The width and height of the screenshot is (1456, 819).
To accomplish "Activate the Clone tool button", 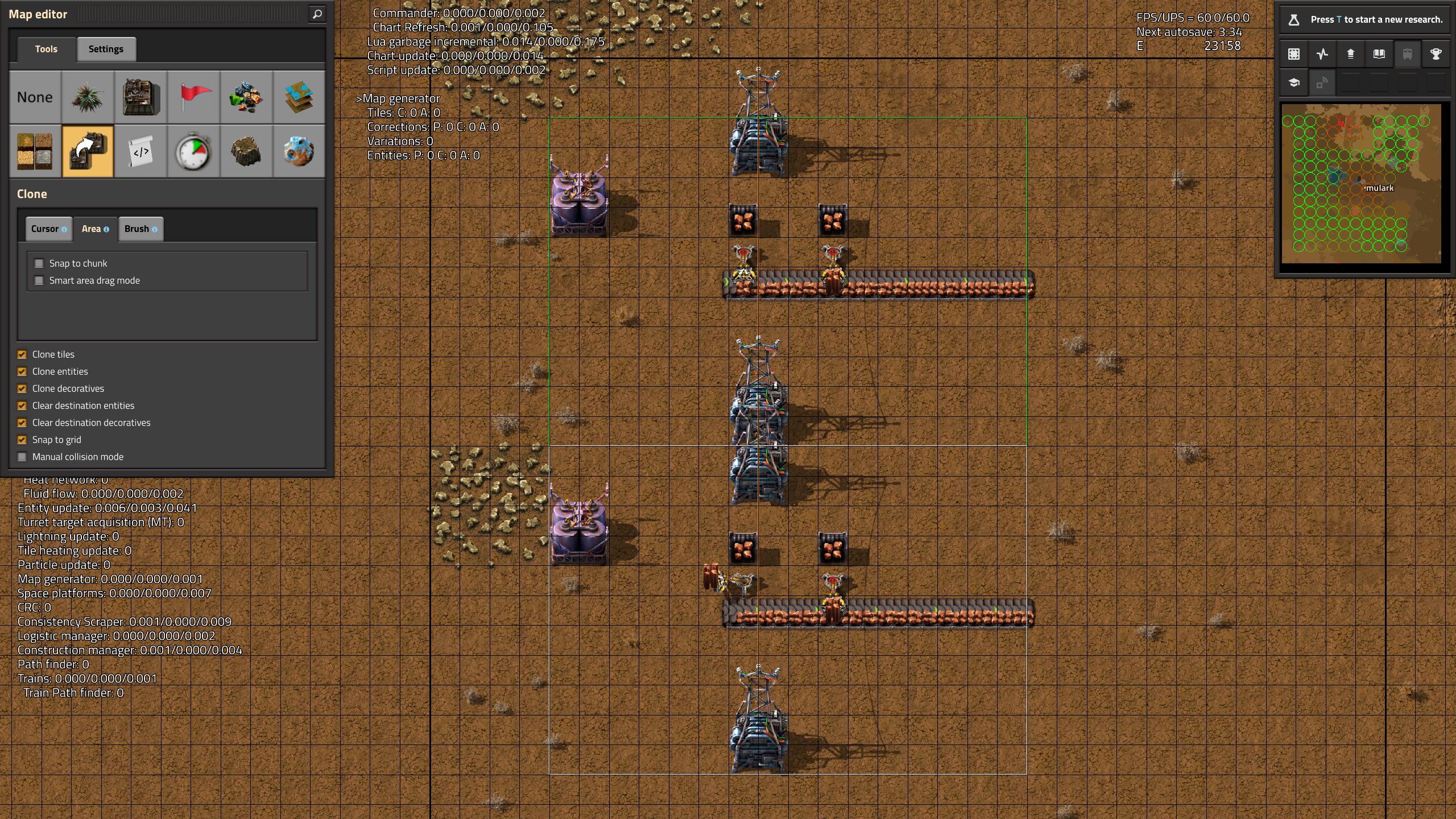I will click(88, 151).
